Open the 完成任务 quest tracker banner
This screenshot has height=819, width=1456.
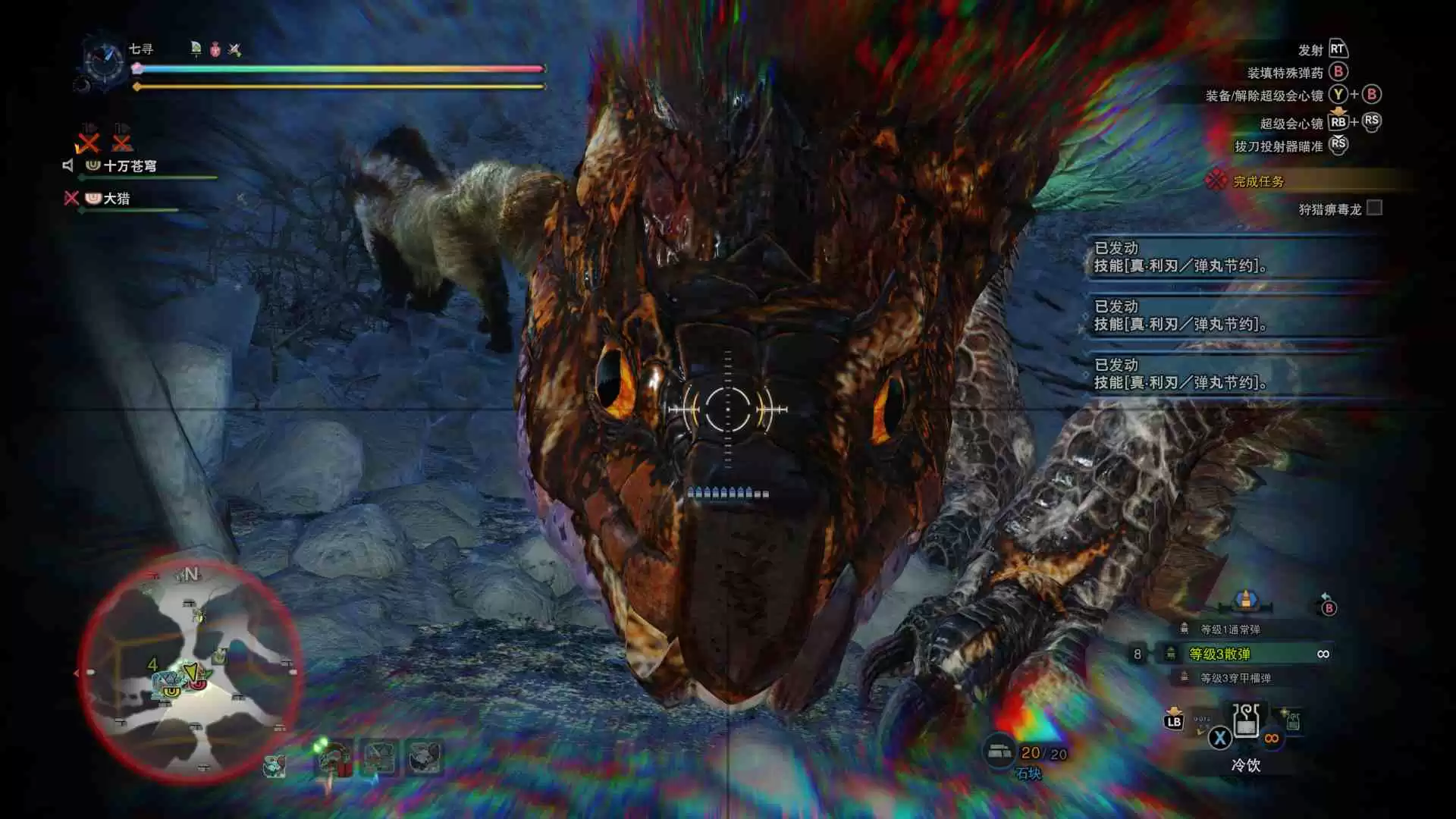pyautogui.click(x=1259, y=181)
